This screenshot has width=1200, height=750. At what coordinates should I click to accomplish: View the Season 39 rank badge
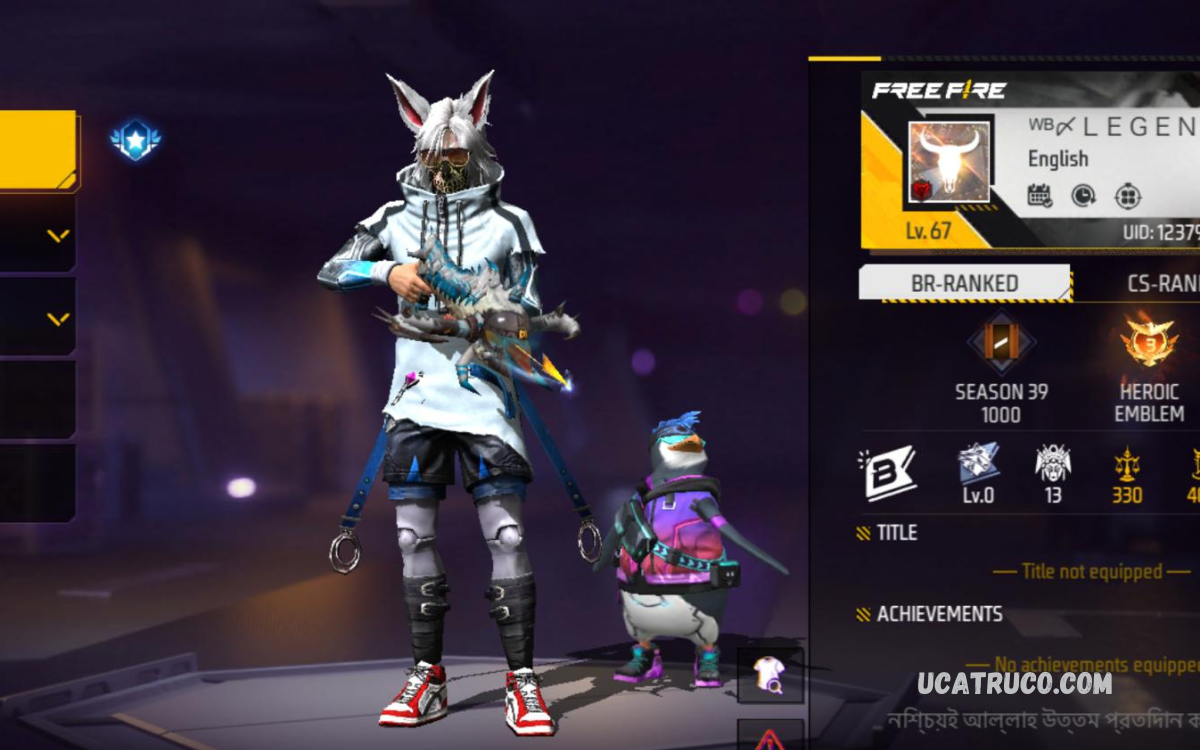pos(1001,344)
